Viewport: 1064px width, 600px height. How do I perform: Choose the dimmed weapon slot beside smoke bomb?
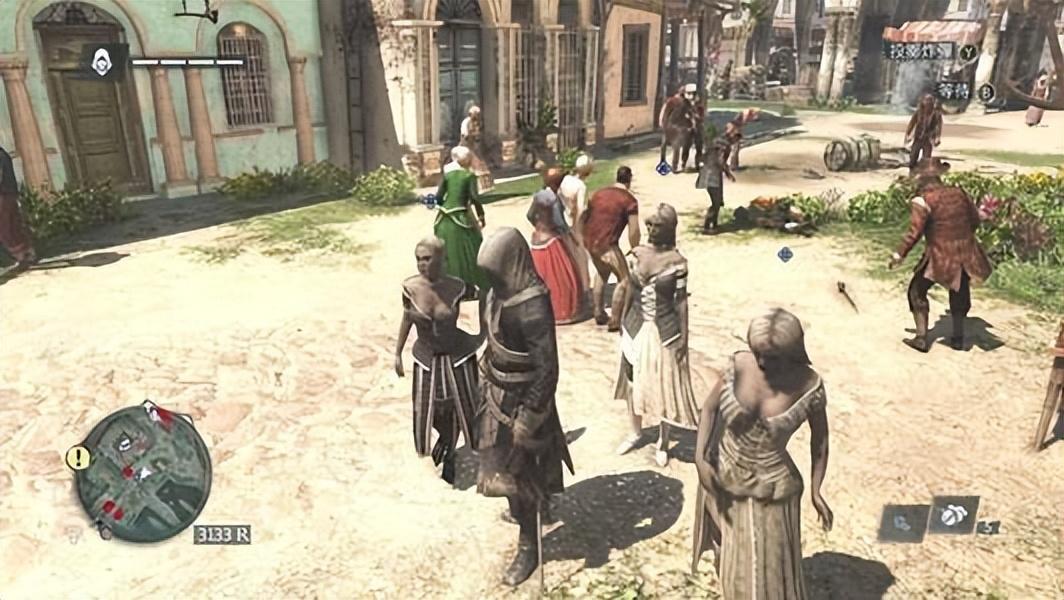(x=902, y=521)
